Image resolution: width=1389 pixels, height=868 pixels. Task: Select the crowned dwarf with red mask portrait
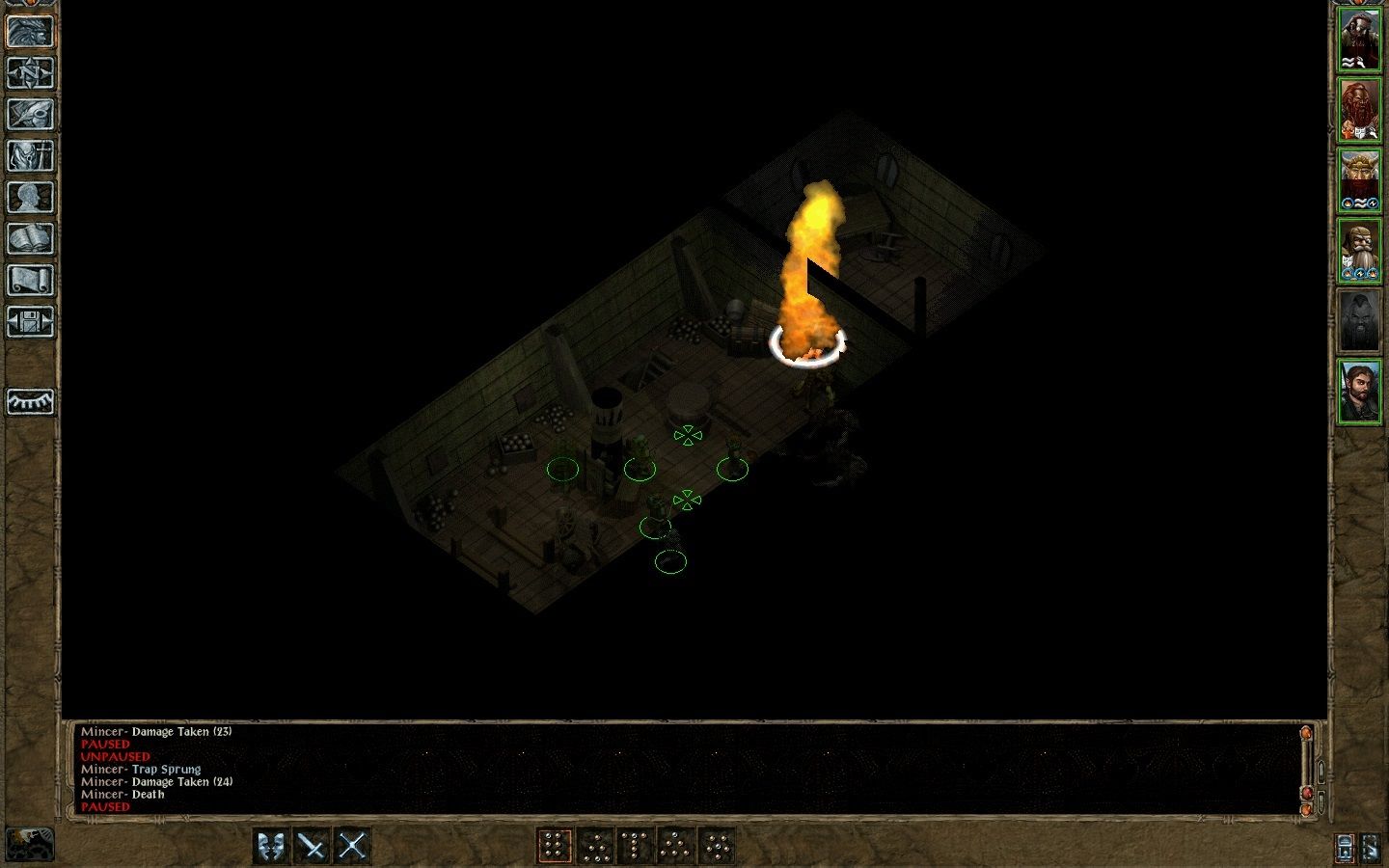(x=1360, y=180)
